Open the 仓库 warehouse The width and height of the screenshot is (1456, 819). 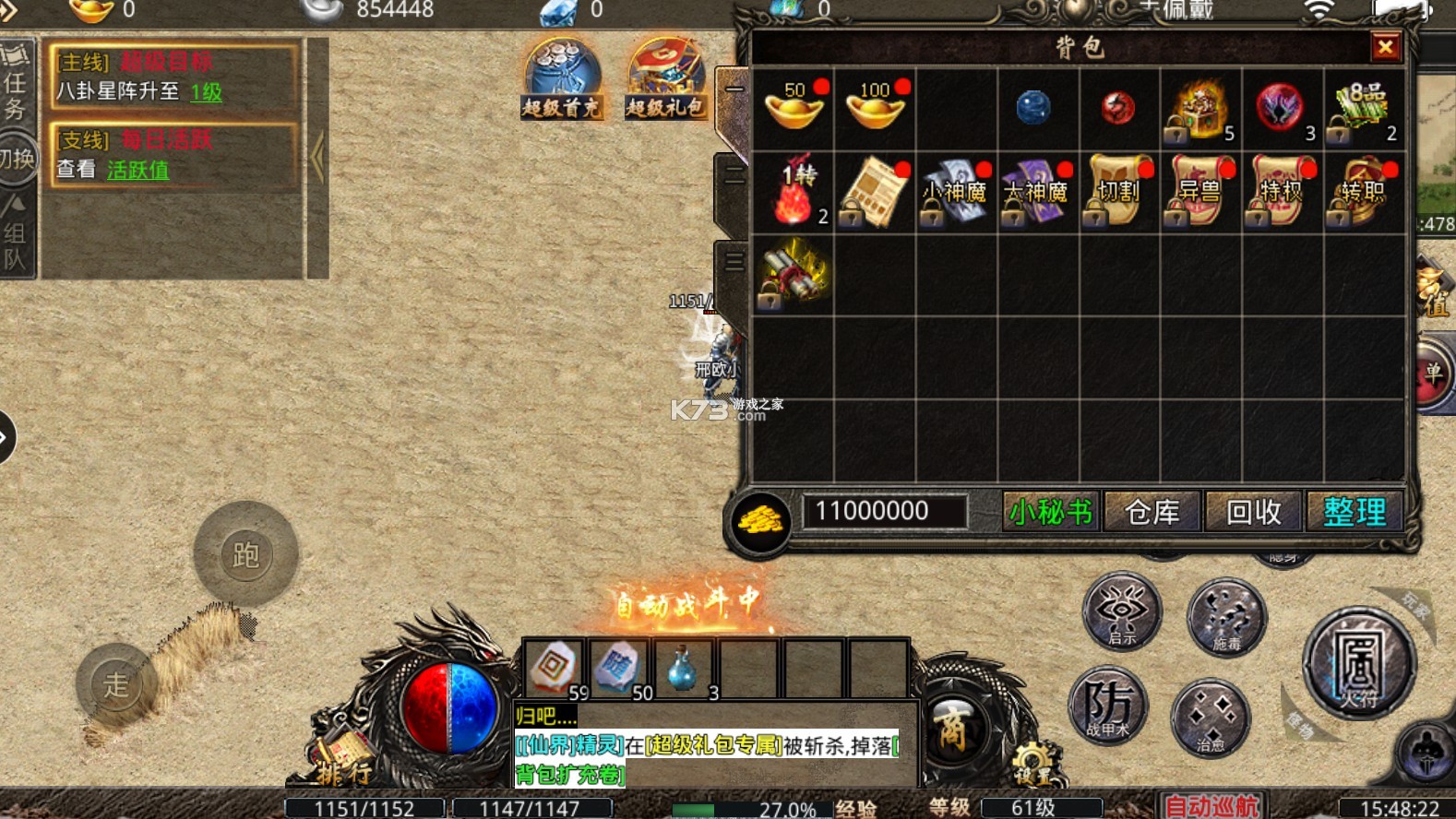tap(1152, 512)
